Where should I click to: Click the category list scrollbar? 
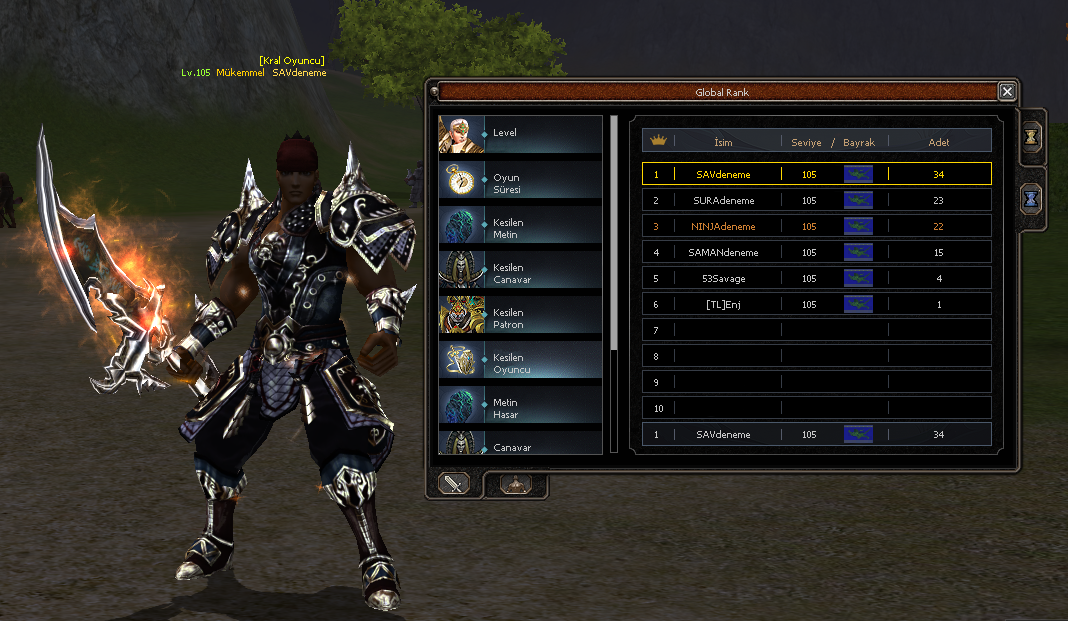tap(614, 232)
